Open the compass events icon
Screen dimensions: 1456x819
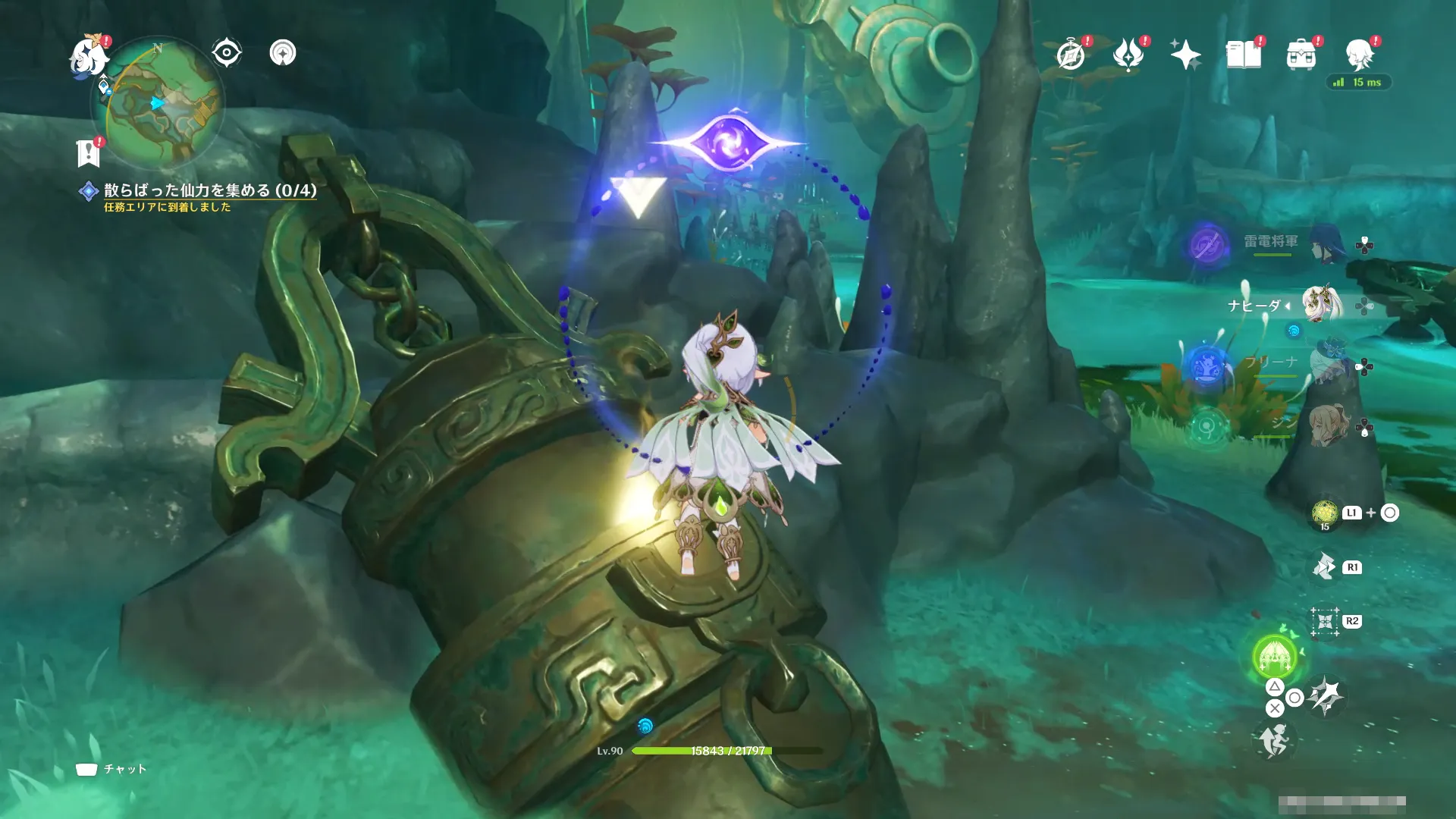point(1071,55)
